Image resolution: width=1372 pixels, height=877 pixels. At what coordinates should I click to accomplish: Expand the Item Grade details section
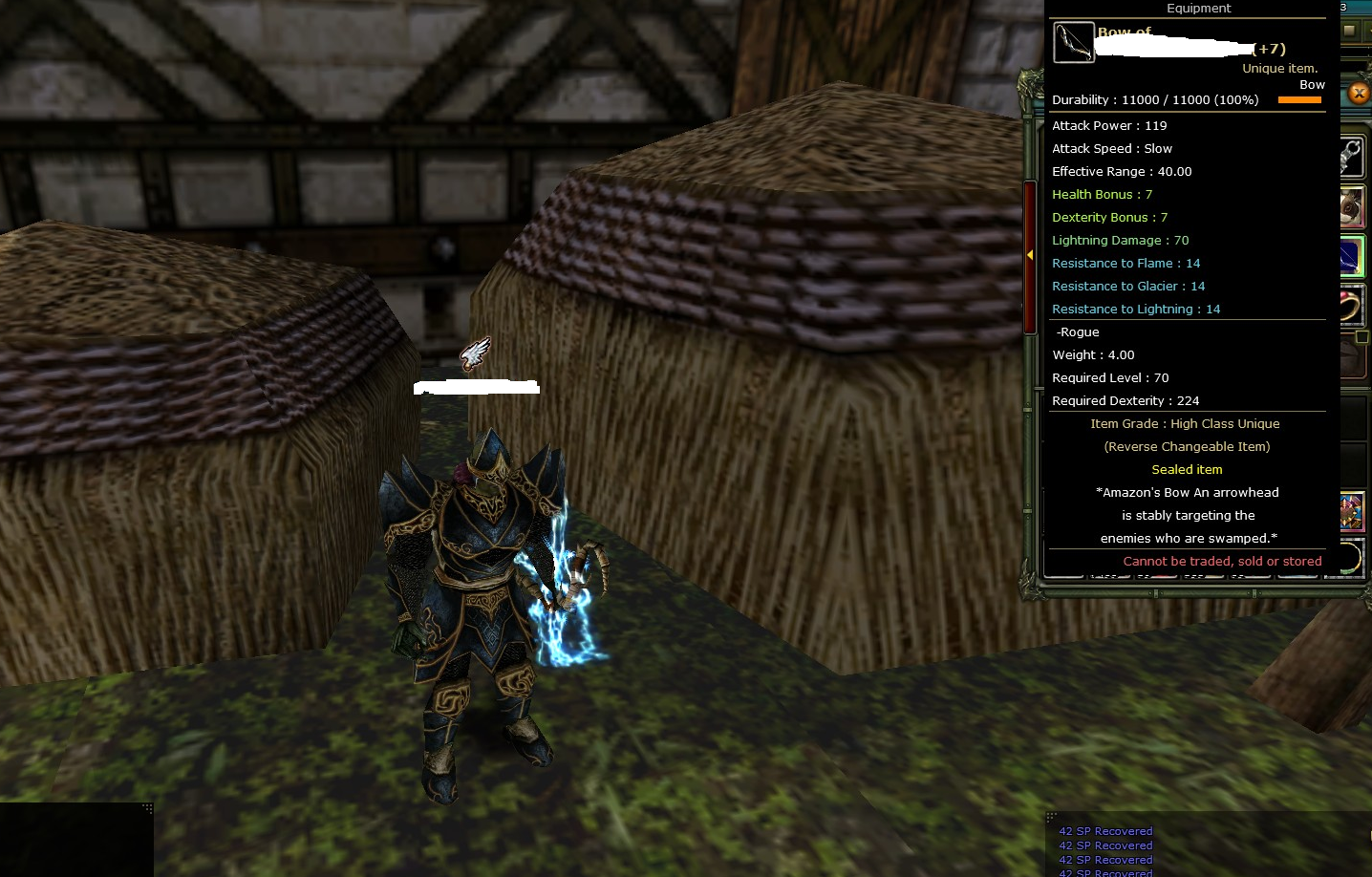click(x=1185, y=423)
